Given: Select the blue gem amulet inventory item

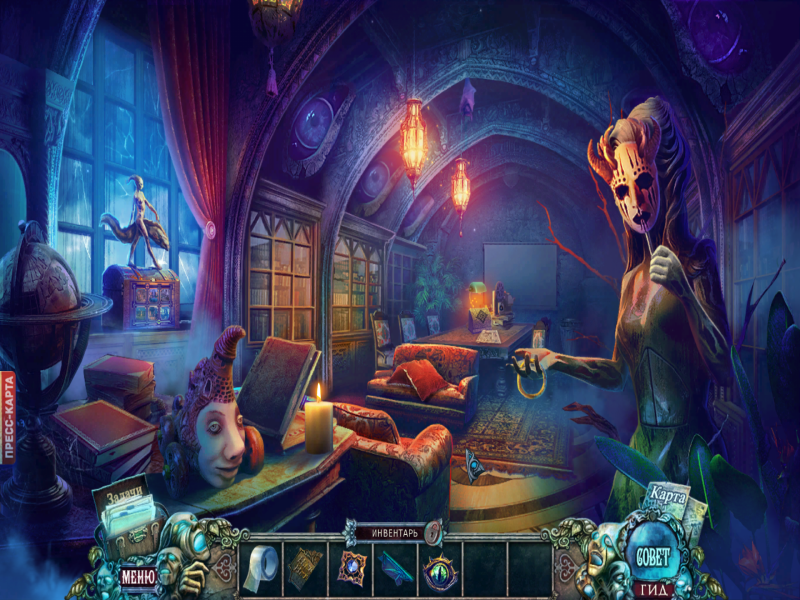Looking at the screenshot, I should pyautogui.click(x=350, y=567).
